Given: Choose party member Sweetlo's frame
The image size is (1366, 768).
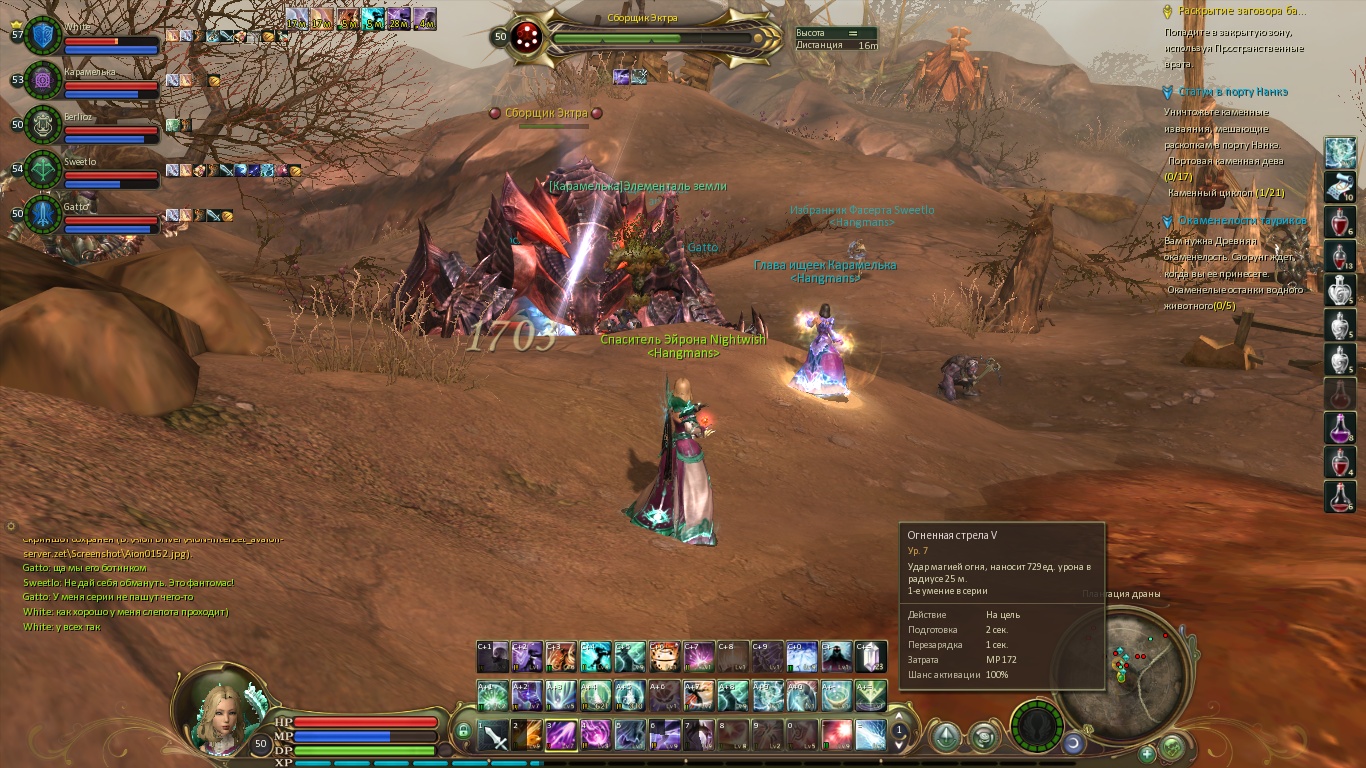Looking at the screenshot, I should tap(43, 169).
